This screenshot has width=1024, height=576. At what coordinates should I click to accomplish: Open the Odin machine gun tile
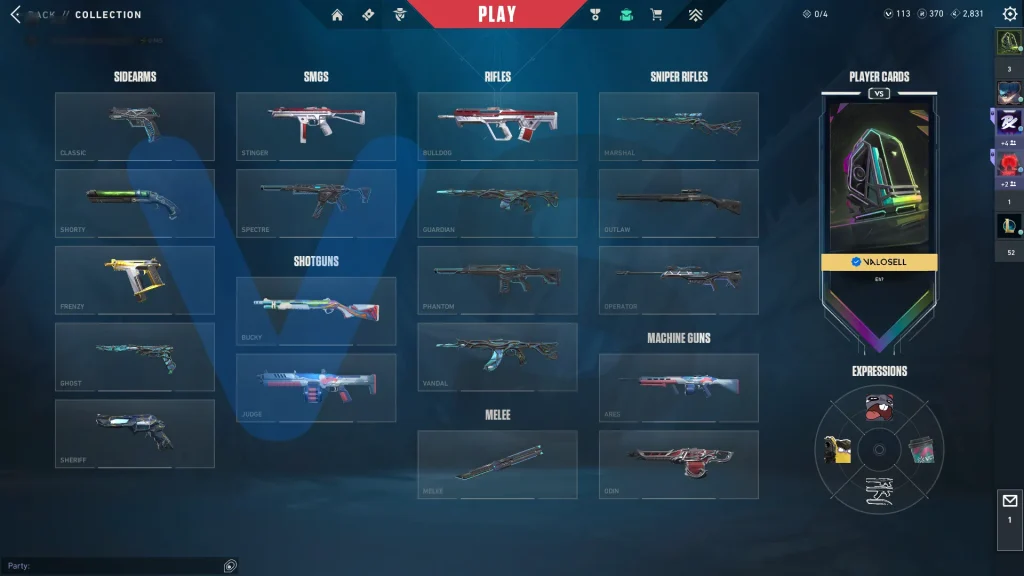(x=678, y=464)
